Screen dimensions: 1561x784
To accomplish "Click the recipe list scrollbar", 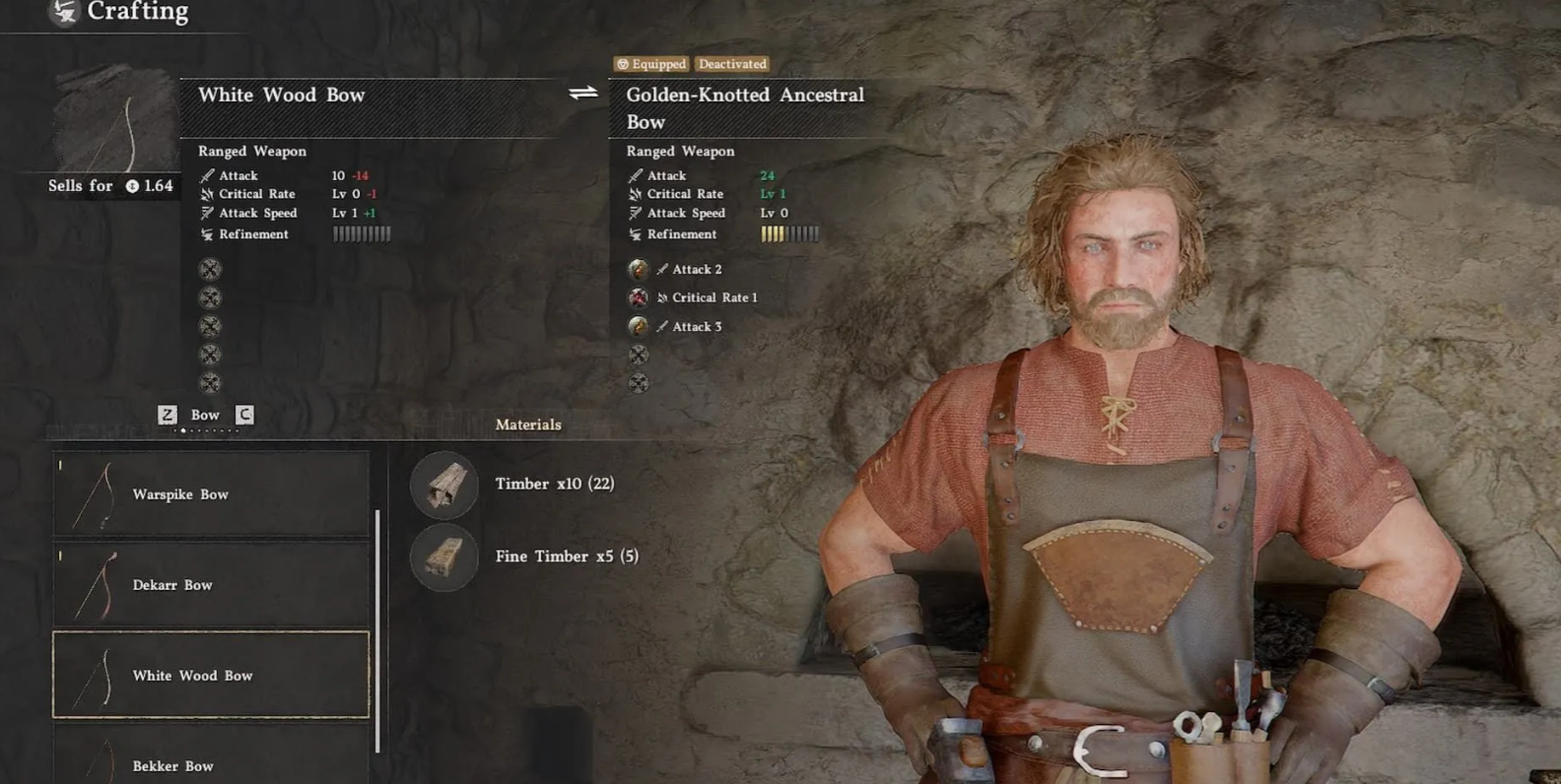I will pos(377,630).
